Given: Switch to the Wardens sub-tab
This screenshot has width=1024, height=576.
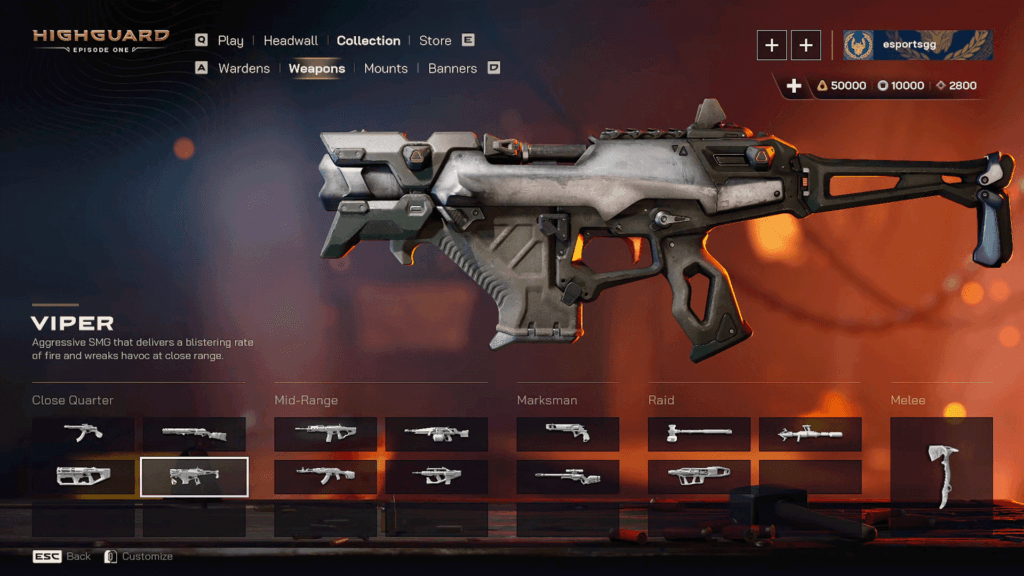Looking at the screenshot, I should click(x=243, y=69).
